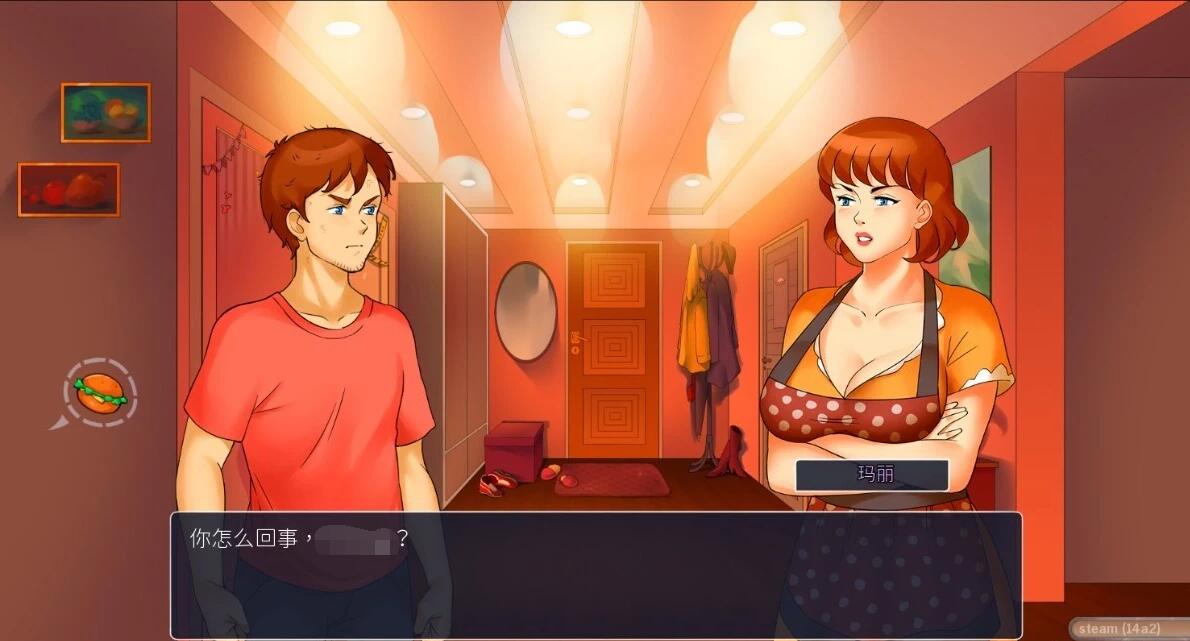Advance the dialogue text box

click(x=595, y=575)
